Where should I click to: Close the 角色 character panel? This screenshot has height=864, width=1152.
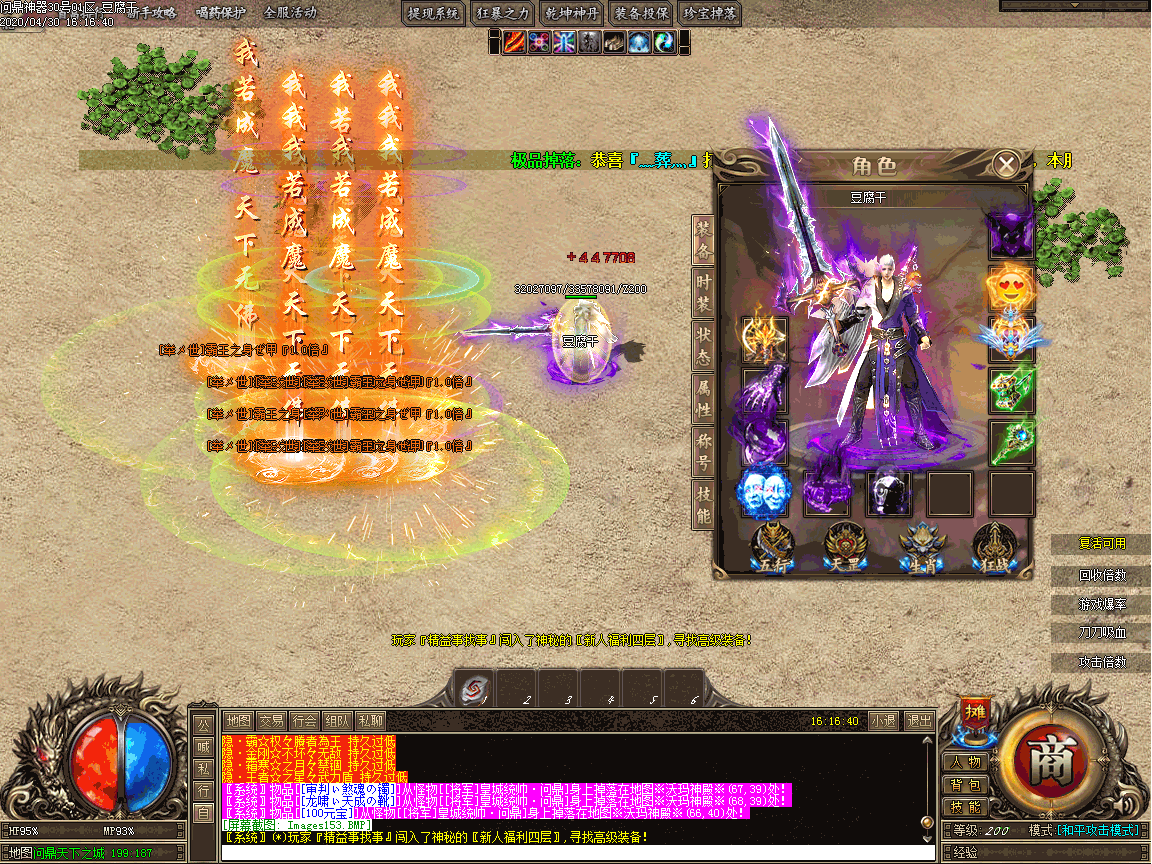(x=1006, y=163)
